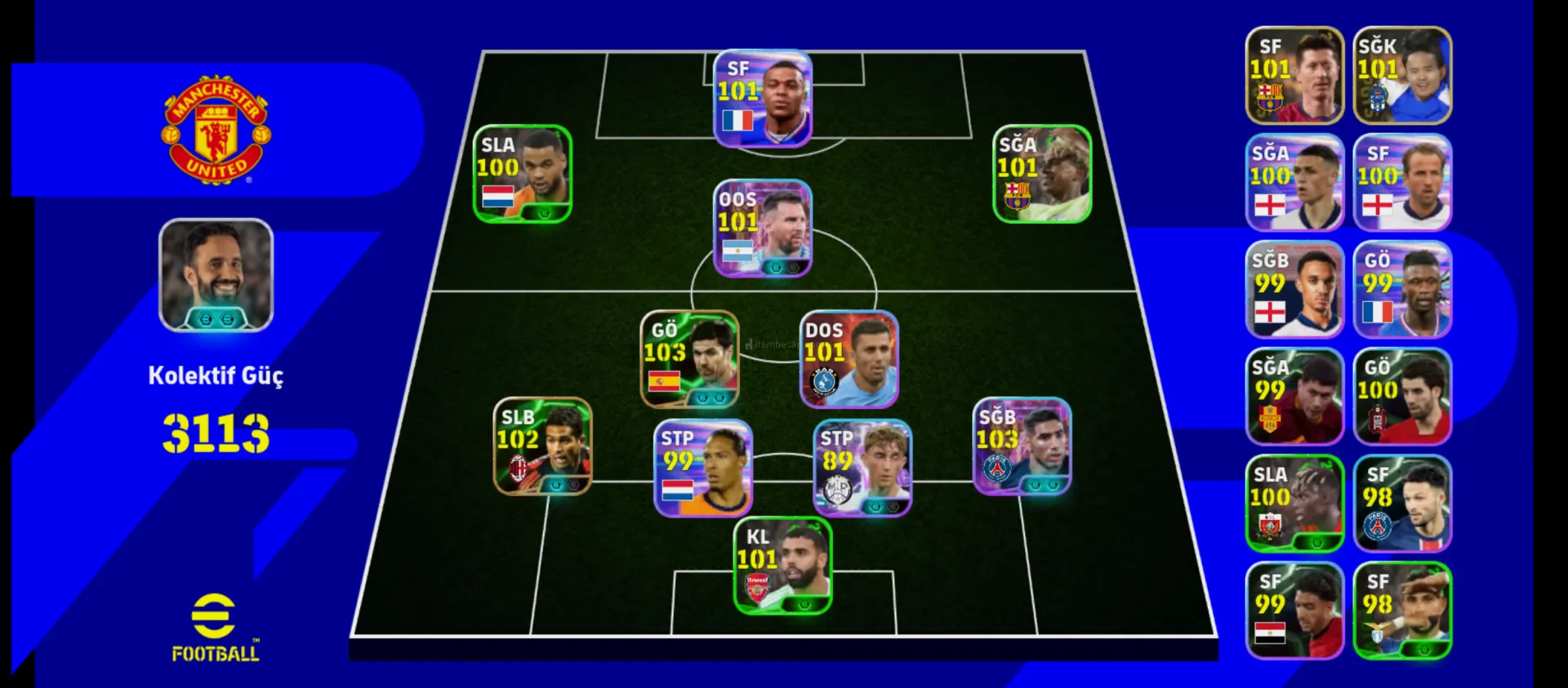Screen dimensions: 1568x688
Task: Click the Manchester United club crest
Action: point(216,131)
